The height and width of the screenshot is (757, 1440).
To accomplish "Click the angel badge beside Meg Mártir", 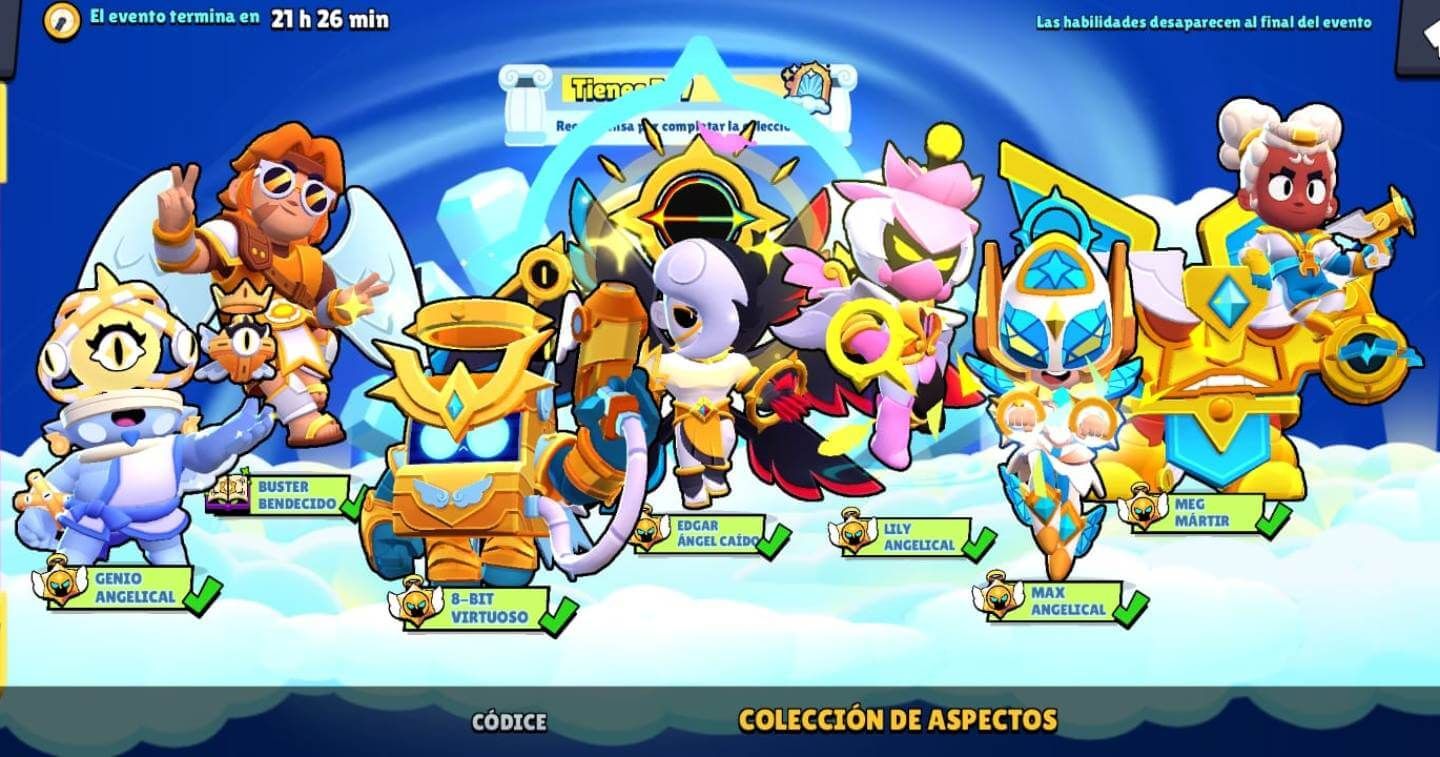I will tap(1143, 512).
